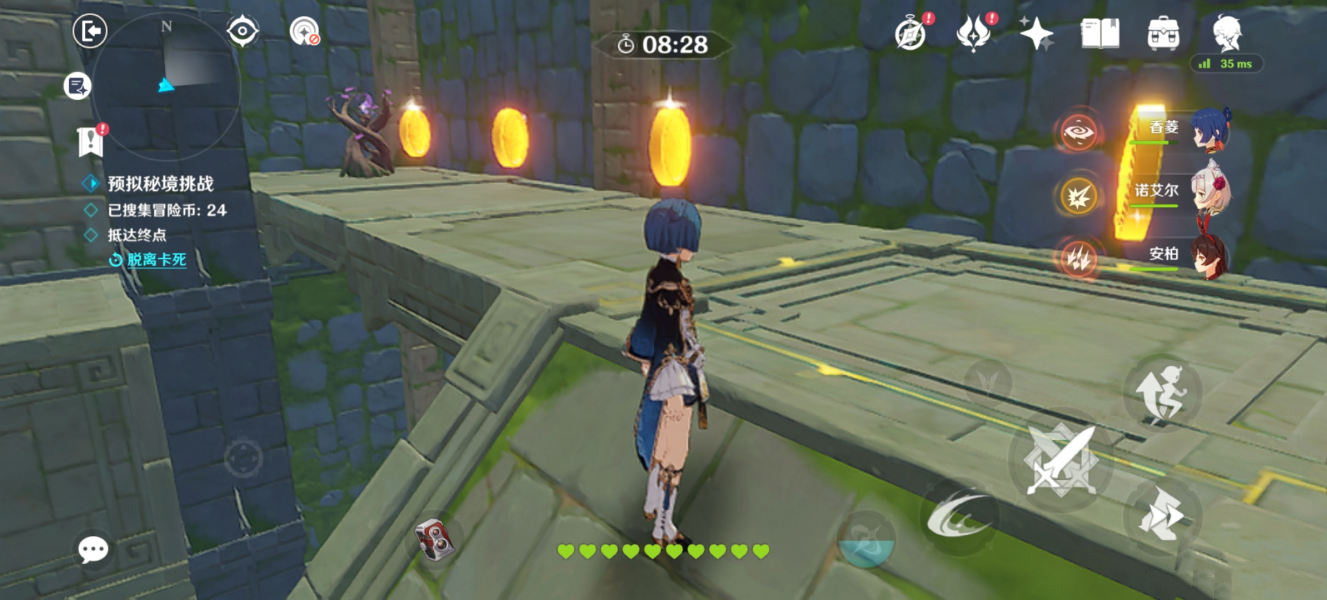
Task: Open the backpack inventory
Action: point(1163,33)
